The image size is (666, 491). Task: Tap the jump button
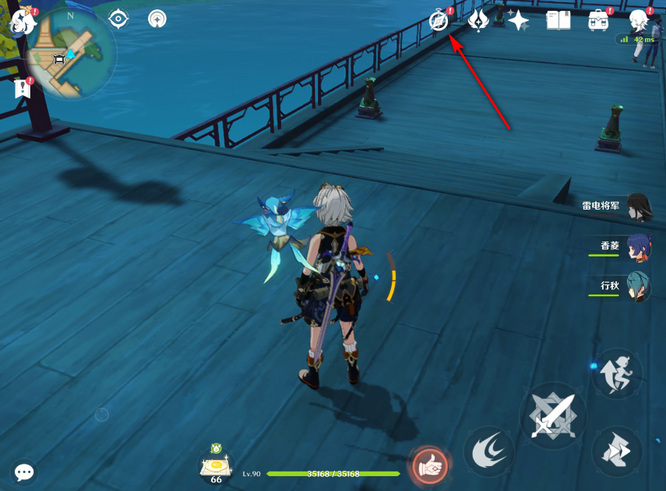pos(616,451)
